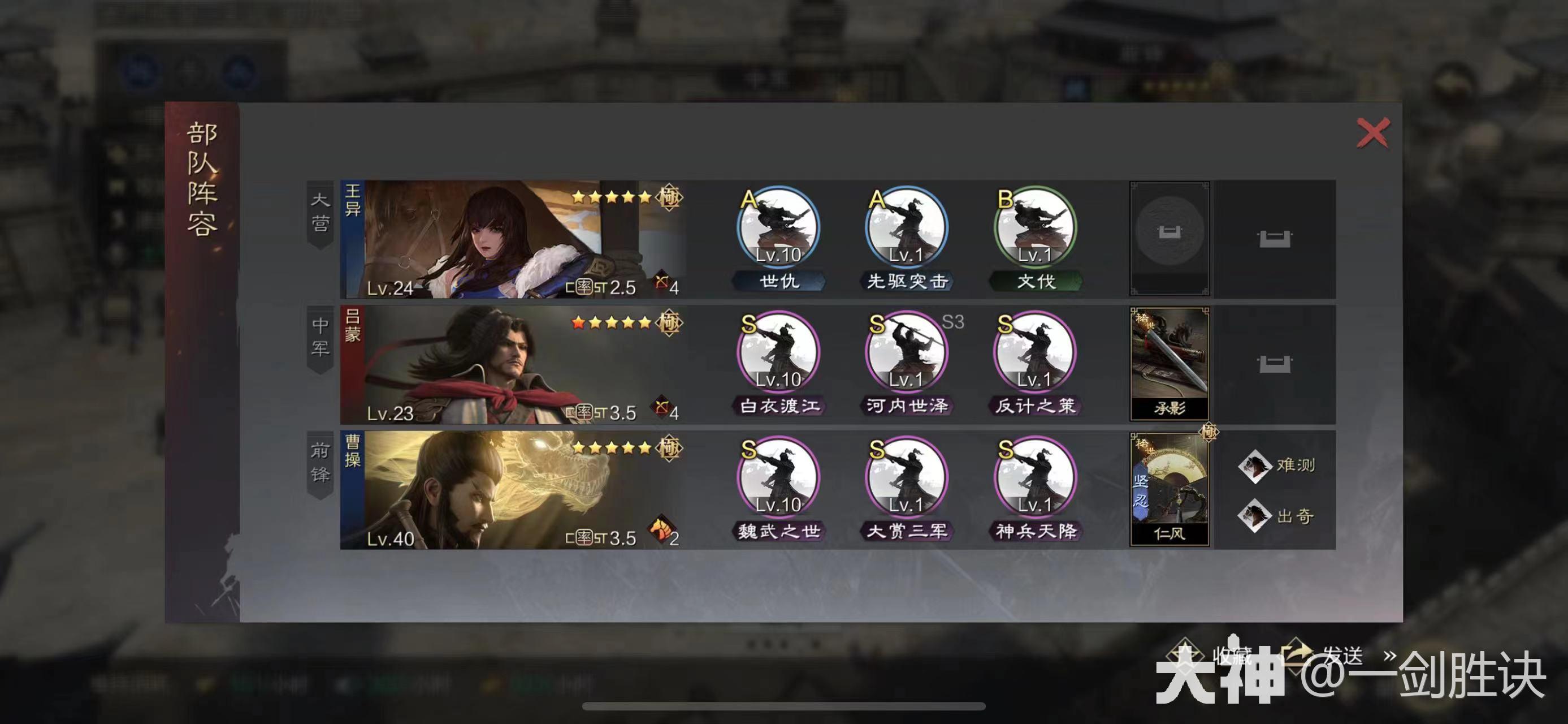The image size is (1568, 724).
Task: Show the 白衣渡江 skill
Action: point(778,353)
